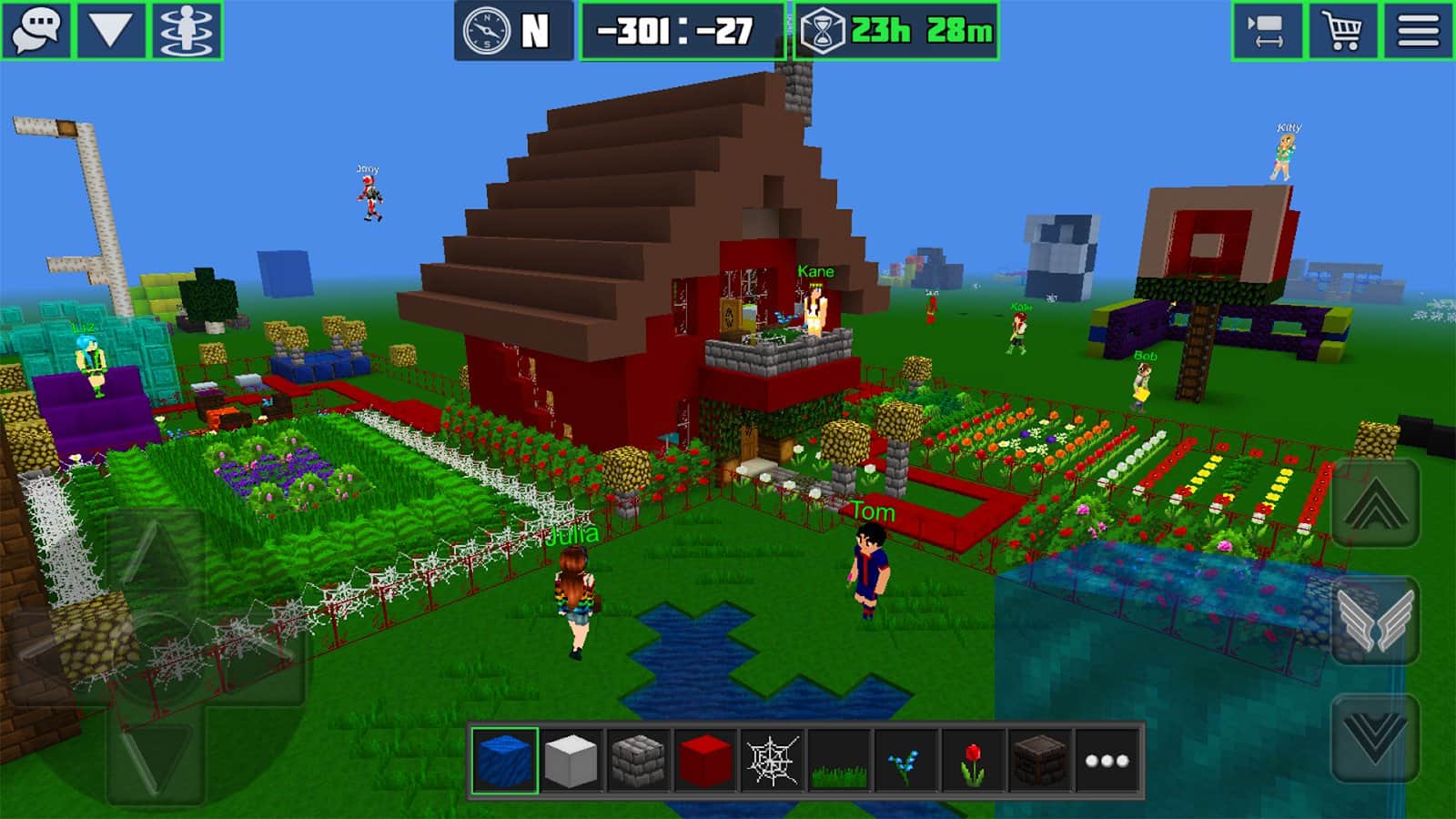
Task: Expand the downward triangle dropdown button
Action: [x=111, y=30]
